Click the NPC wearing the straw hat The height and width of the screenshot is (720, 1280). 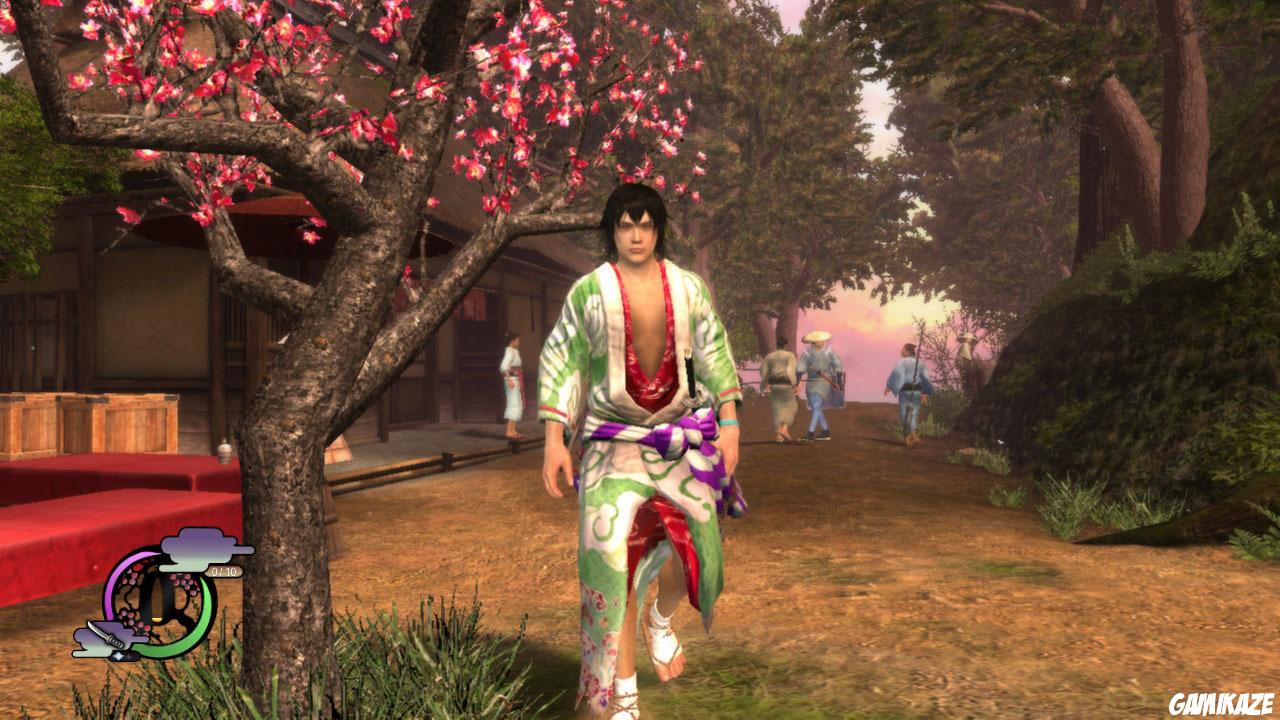(x=817, y=360)
